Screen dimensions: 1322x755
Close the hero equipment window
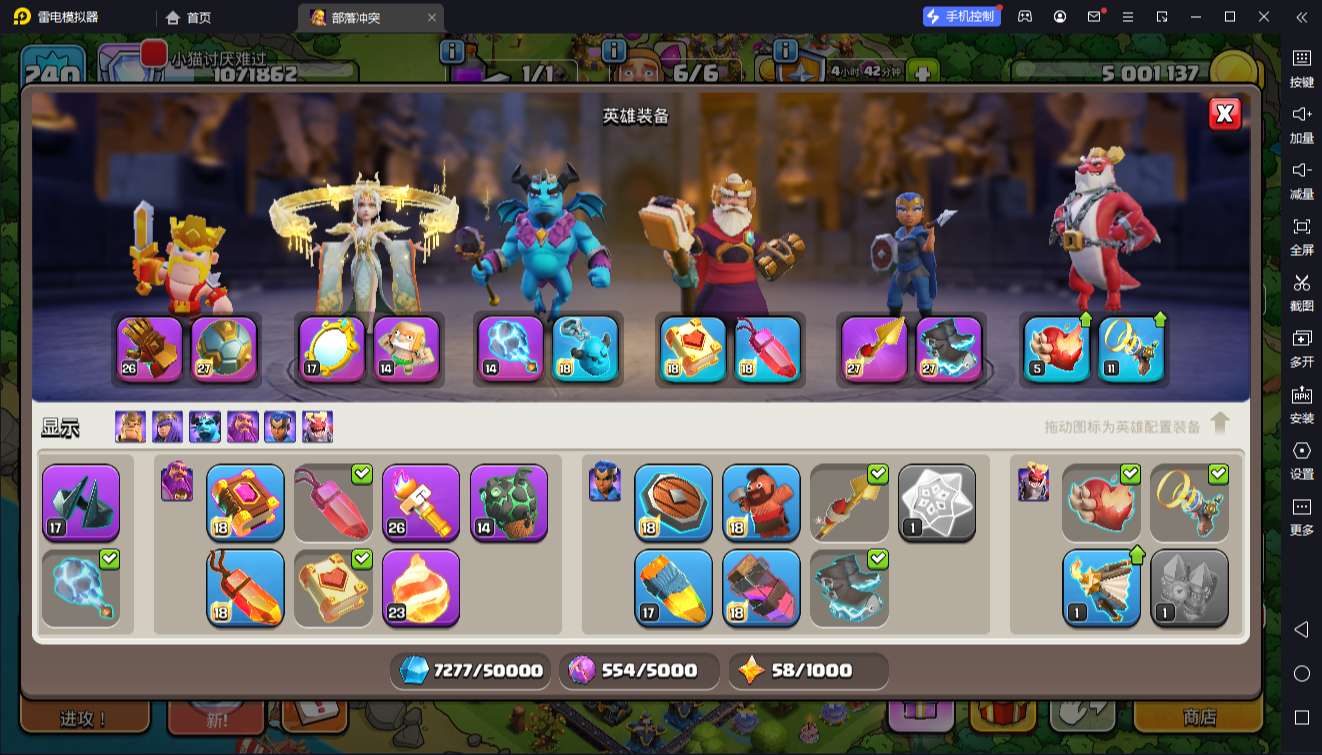pyautogui.click(x=1224, y=114)
